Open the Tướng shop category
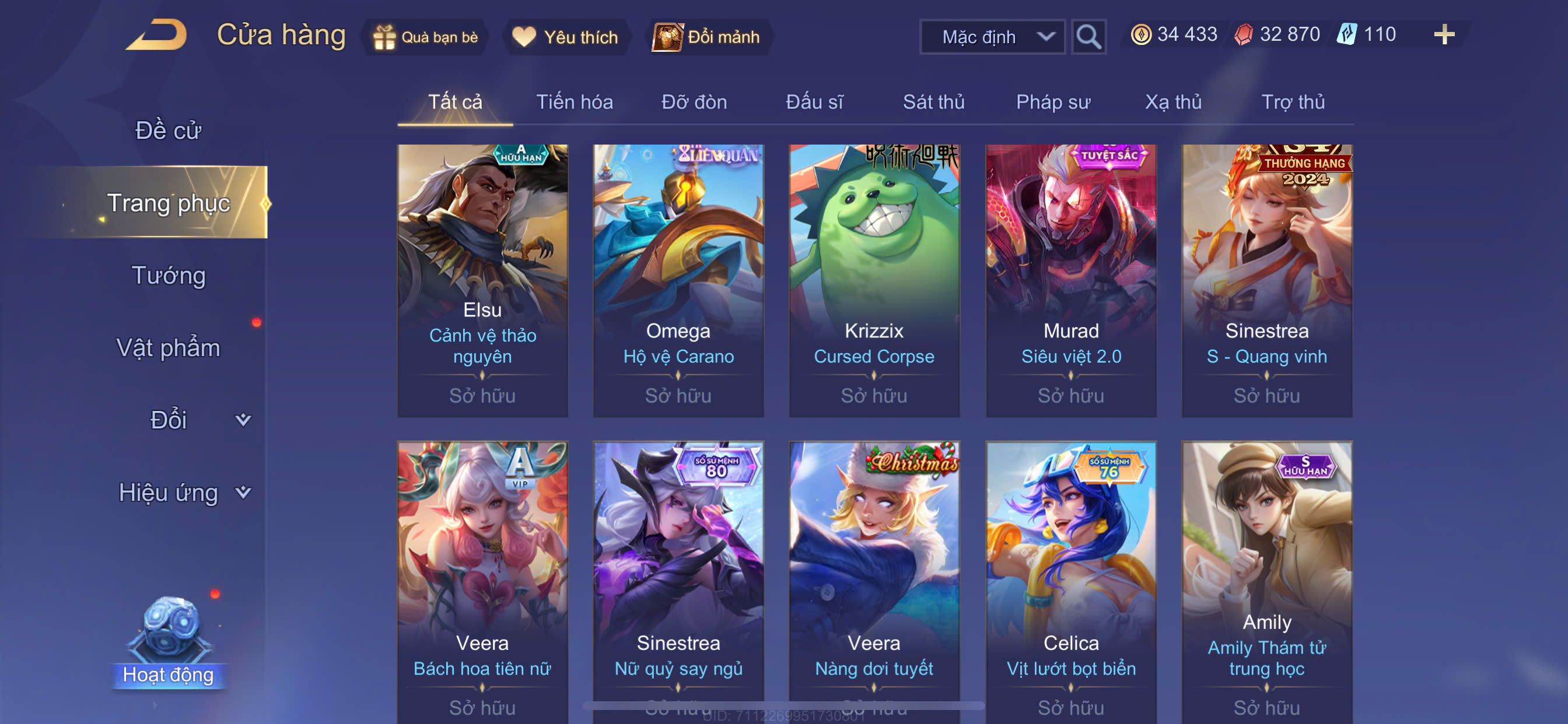This screenshot has height=724, width=1568. [x=169, y=275]
